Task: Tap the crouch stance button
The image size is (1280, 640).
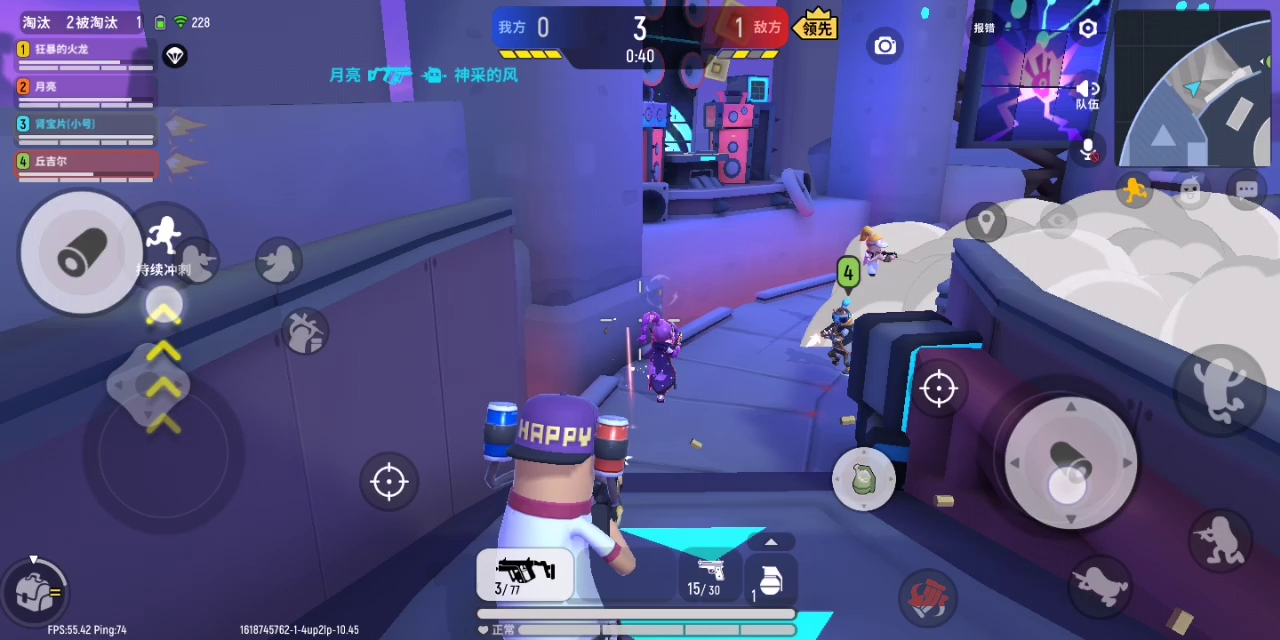Action: tap(1221, 539)
